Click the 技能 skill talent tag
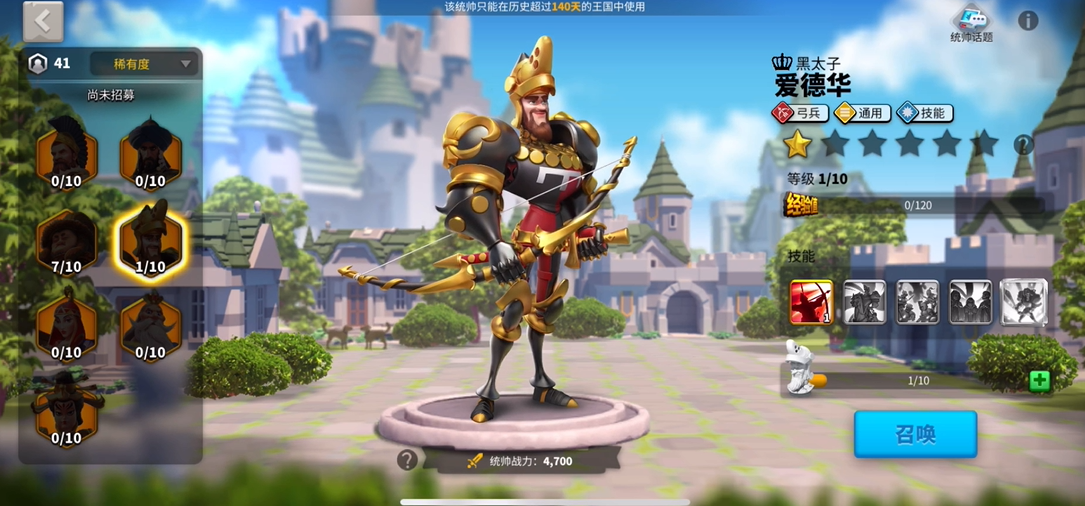Screen dimensions: 1085x506 click(924, 113)
